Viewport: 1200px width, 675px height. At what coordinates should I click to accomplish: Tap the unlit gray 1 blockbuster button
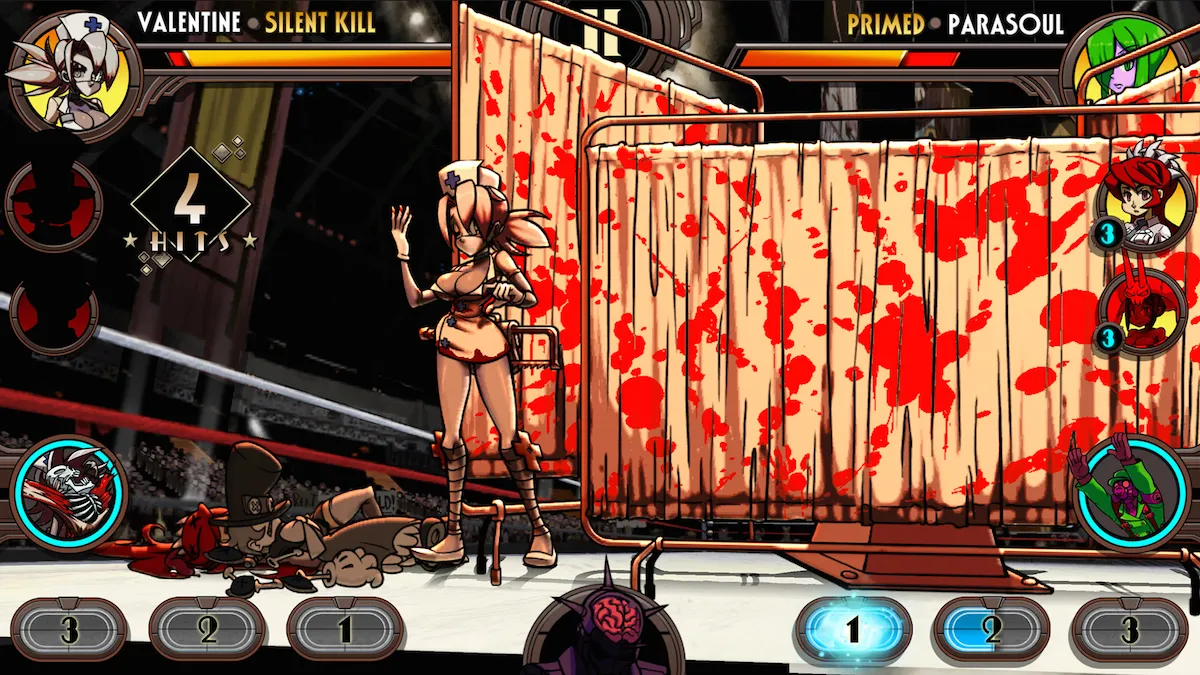tap(345, 631)
